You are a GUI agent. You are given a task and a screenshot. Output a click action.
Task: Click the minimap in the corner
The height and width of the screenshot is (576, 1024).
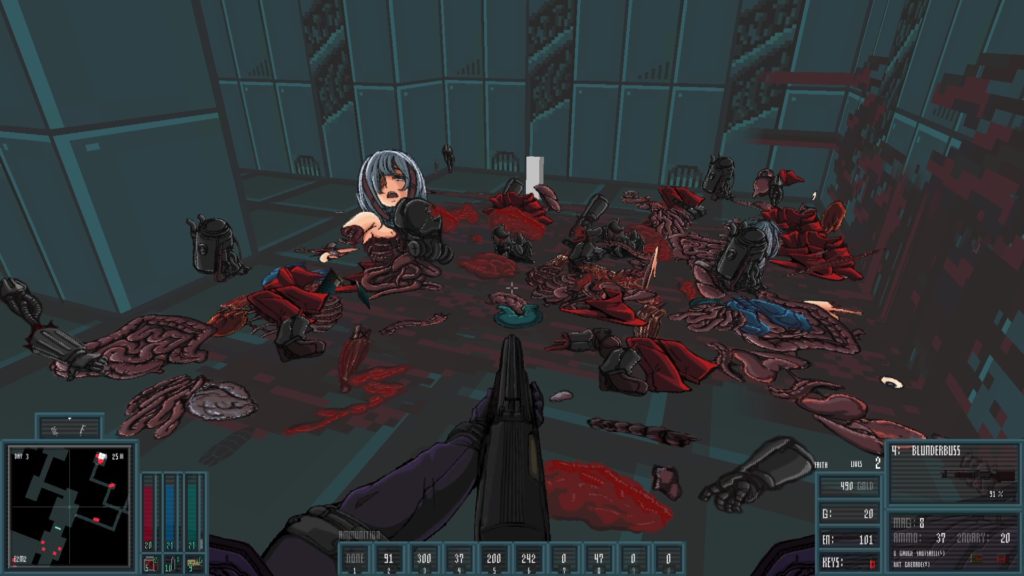pyautogui.click(x=68, y=507)
